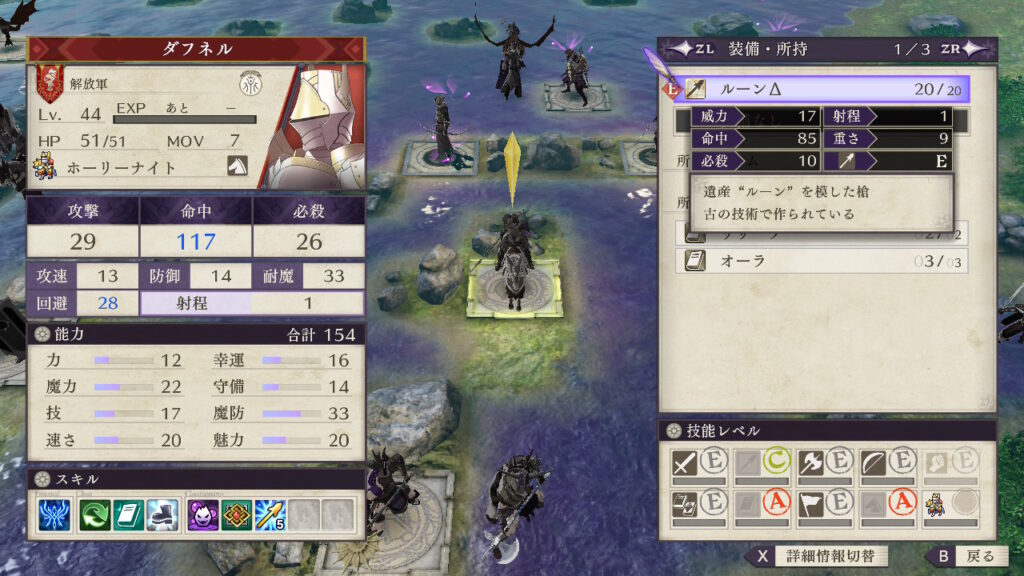Select the golden diamond emblem skill icon
Image resolution: width=1024 pixels, height=576 pixels.
tap(236, 515)
